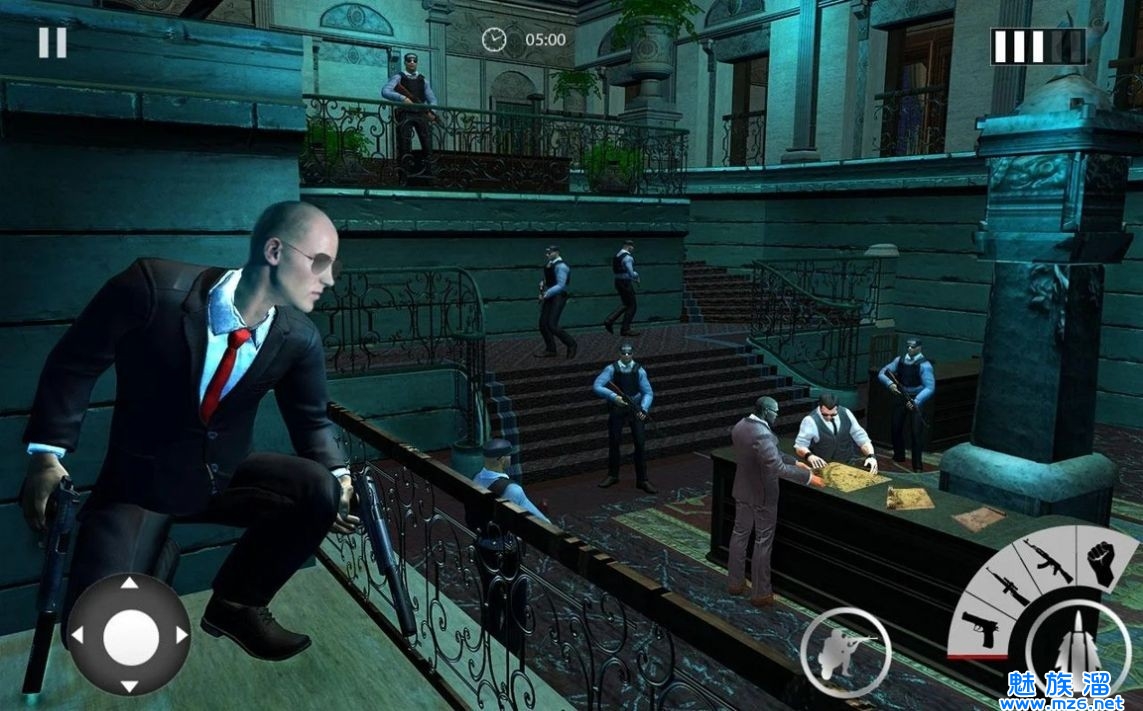Click the white joystick center knob
The width and height of the screenshot is (1143, 711).
130,635
